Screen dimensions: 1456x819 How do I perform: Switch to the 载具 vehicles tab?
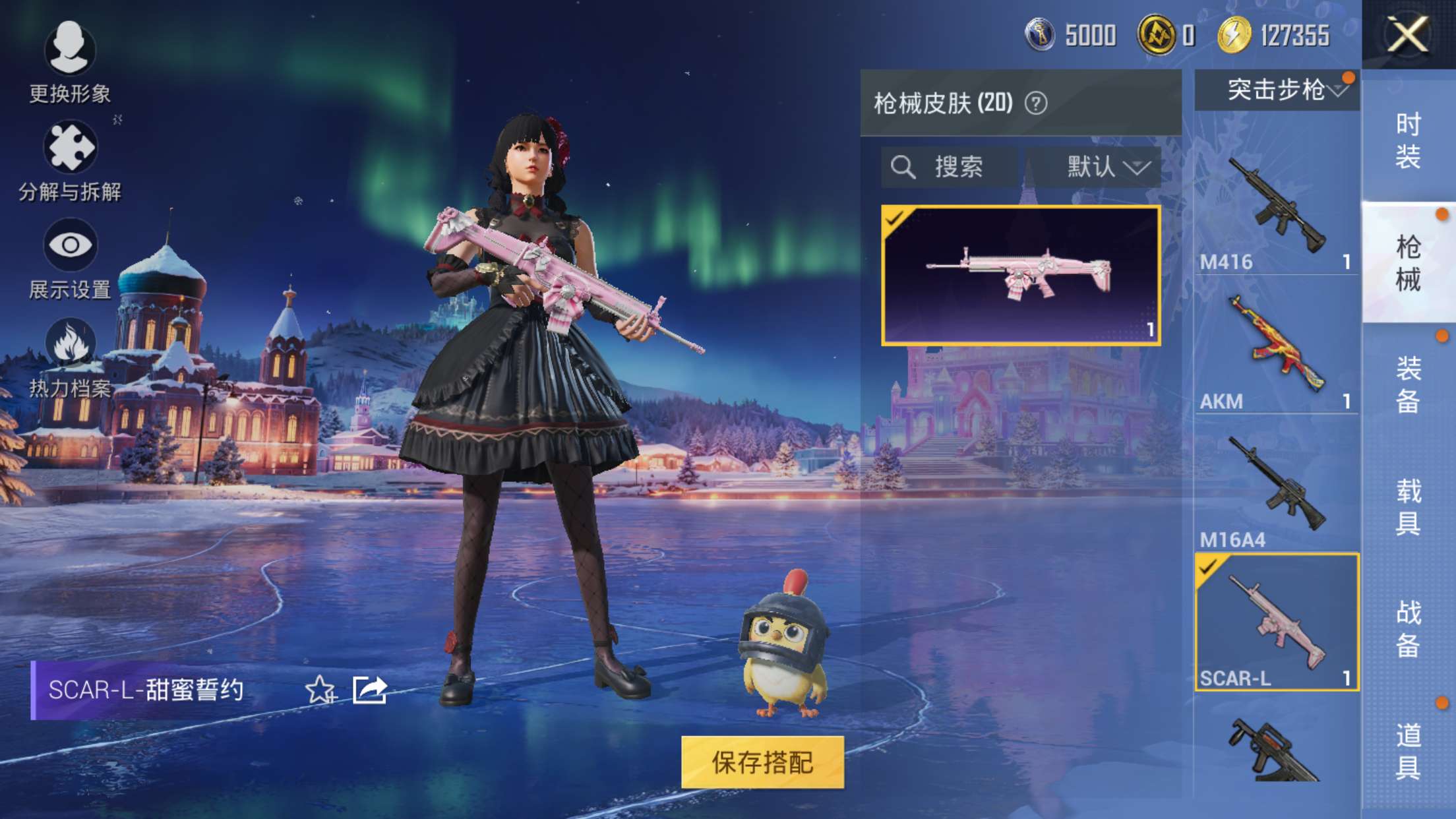tap(1408, 506)
